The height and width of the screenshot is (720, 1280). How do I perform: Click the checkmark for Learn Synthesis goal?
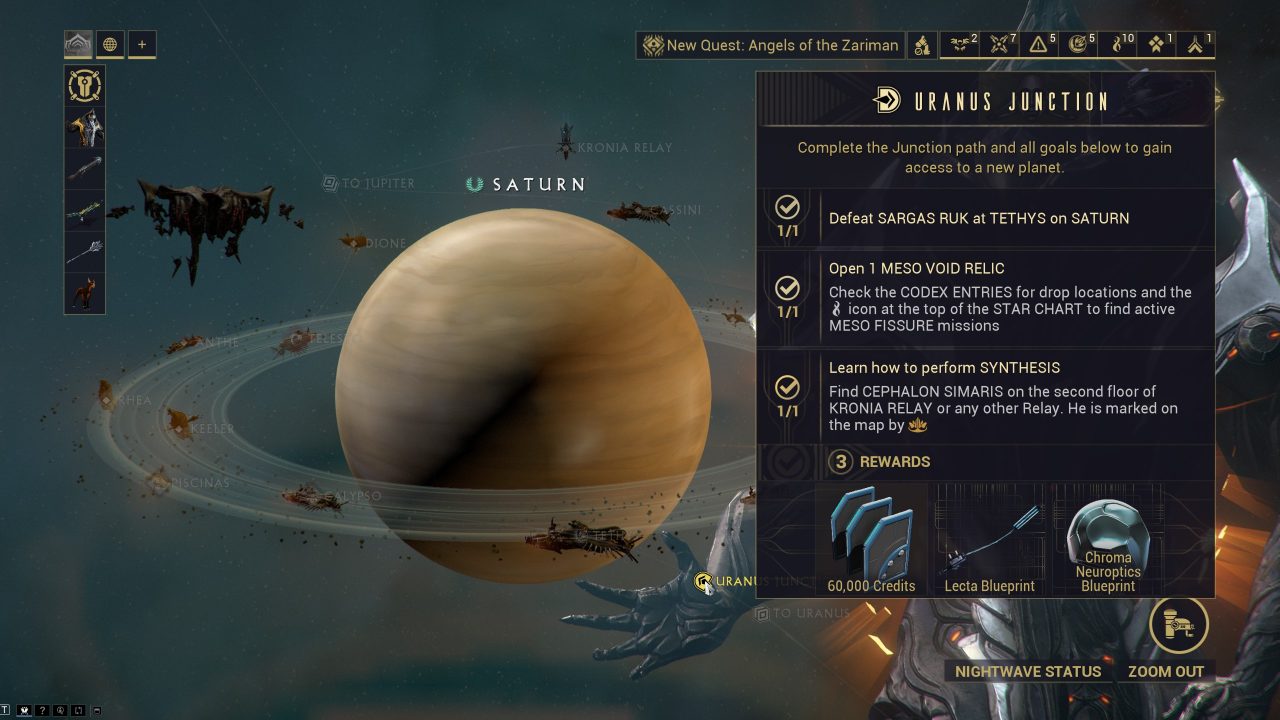[787, 387]
